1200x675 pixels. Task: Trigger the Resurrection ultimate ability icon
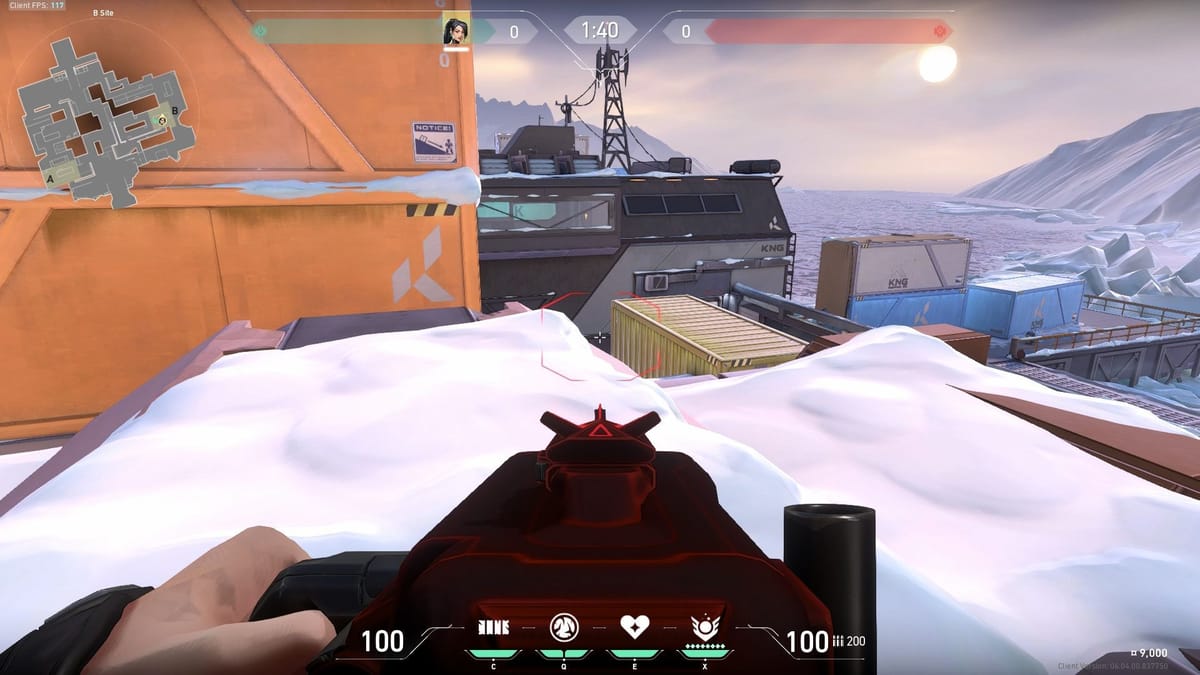(705, 628)
